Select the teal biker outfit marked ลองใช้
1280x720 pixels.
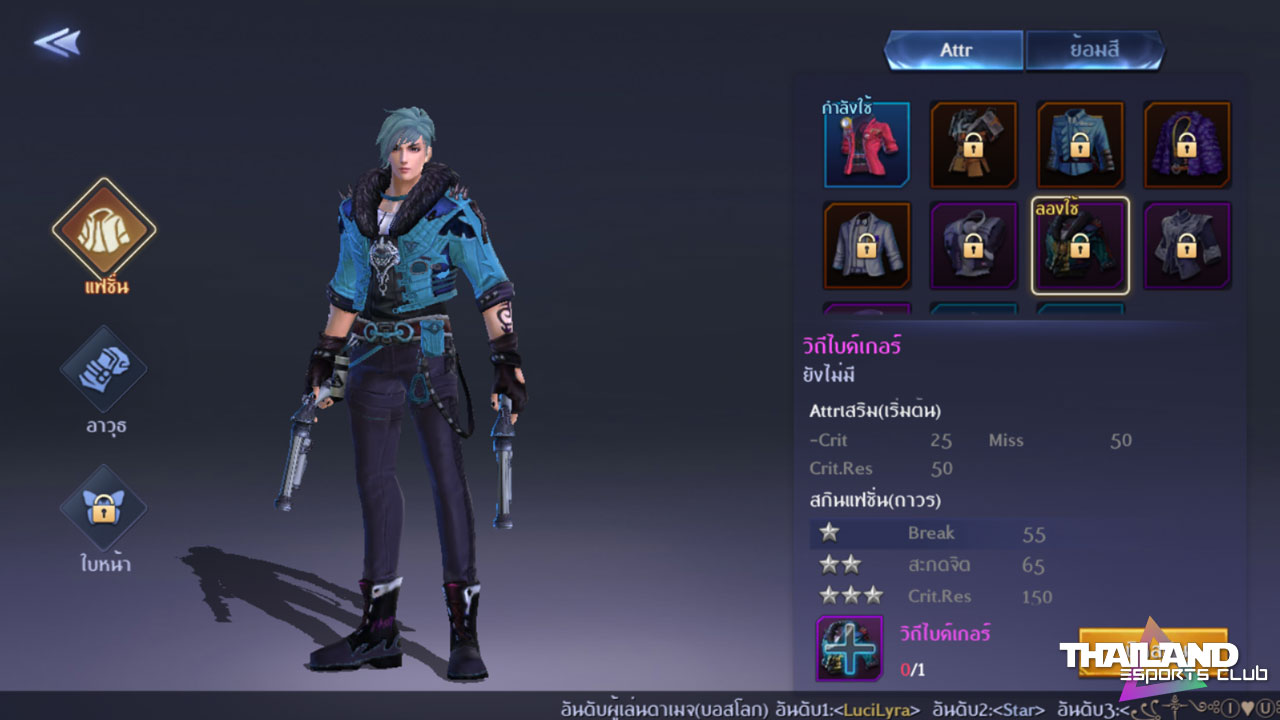coord(1080,246)
